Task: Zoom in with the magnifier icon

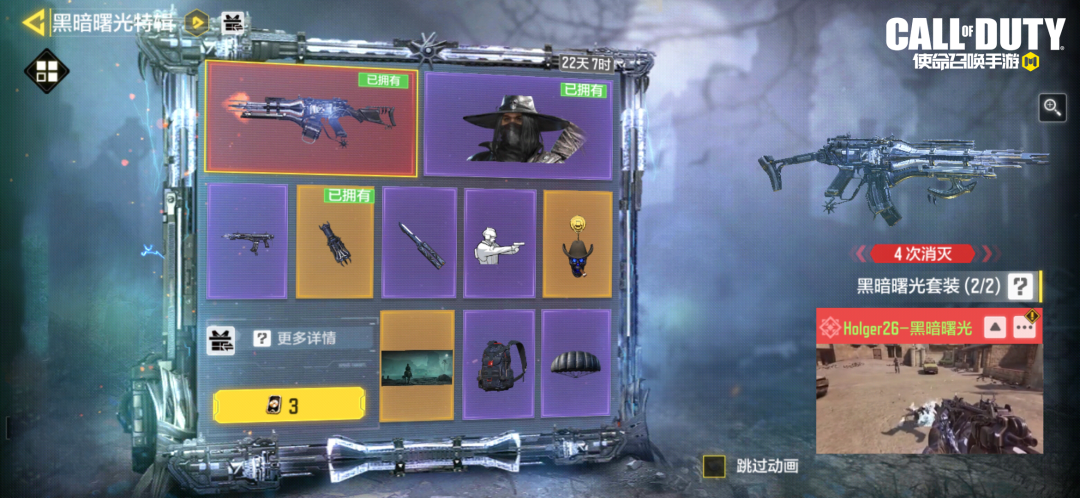Action: pyautogui.click(x=1052, y=108)
